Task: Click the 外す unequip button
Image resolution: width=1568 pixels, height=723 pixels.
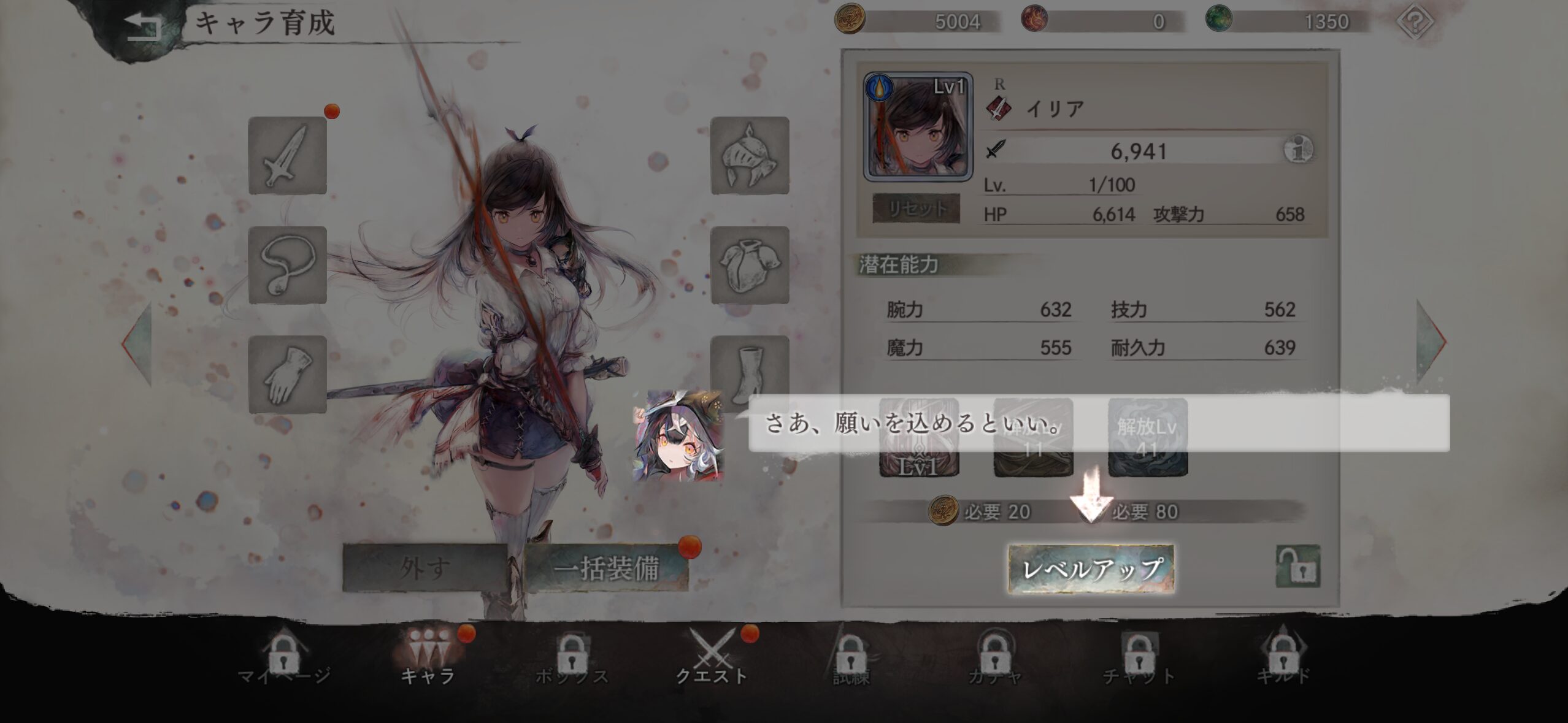Action: 425,568
